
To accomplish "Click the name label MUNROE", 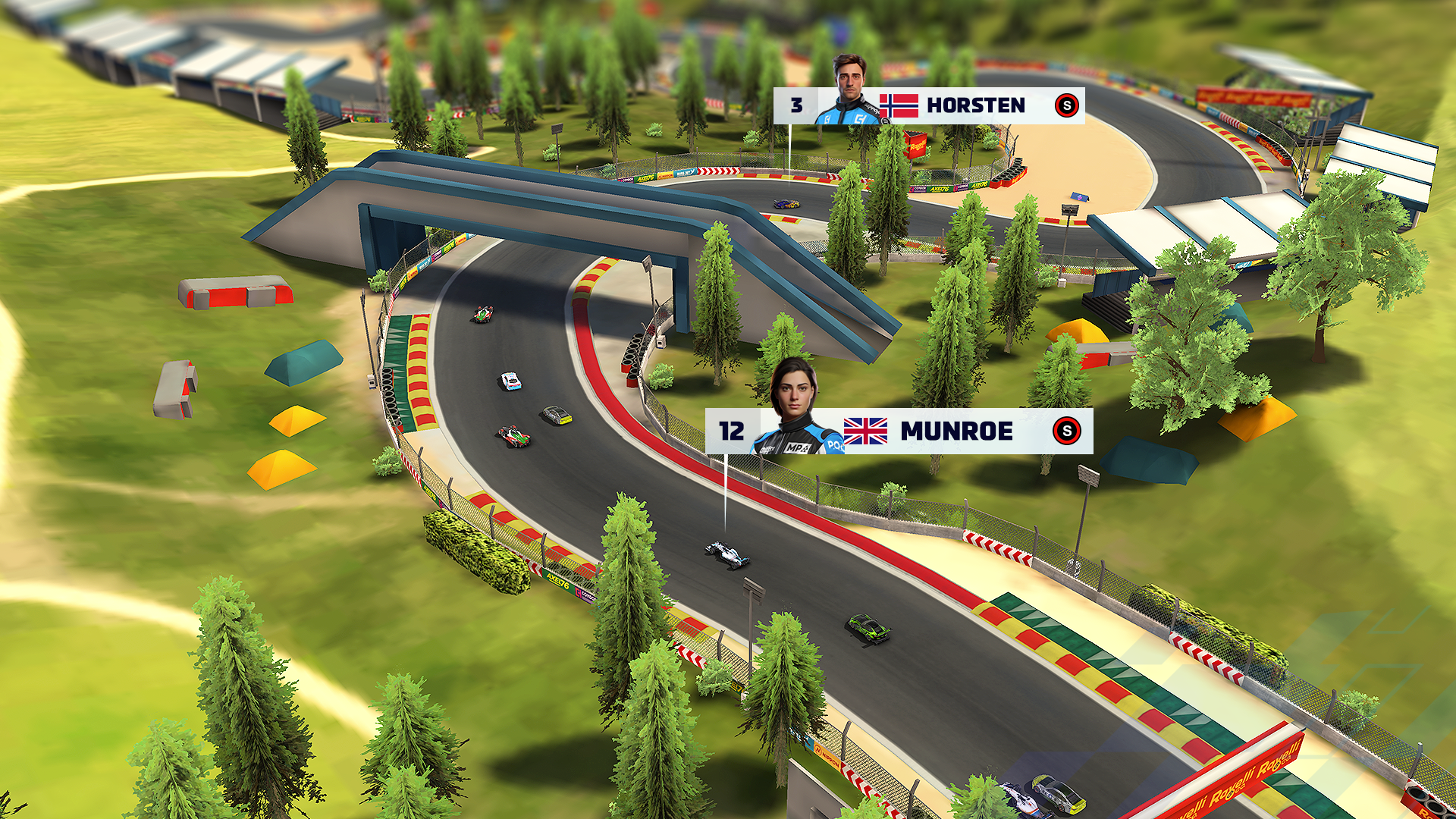I will click(x=955, y=429).
